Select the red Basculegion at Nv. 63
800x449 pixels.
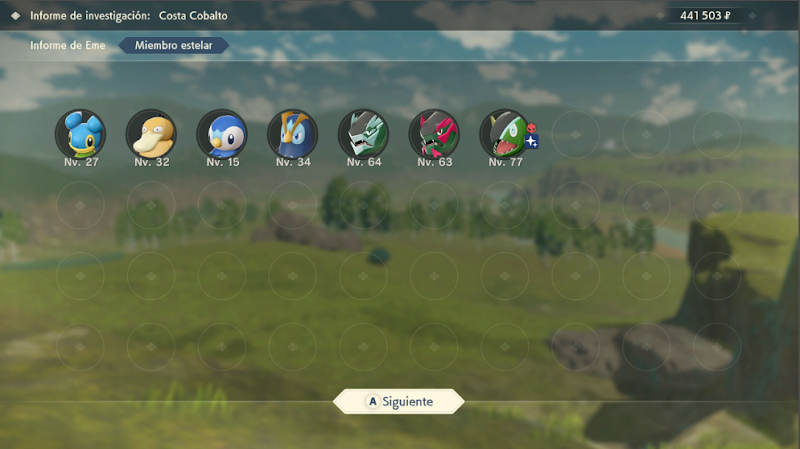(433, 133)
